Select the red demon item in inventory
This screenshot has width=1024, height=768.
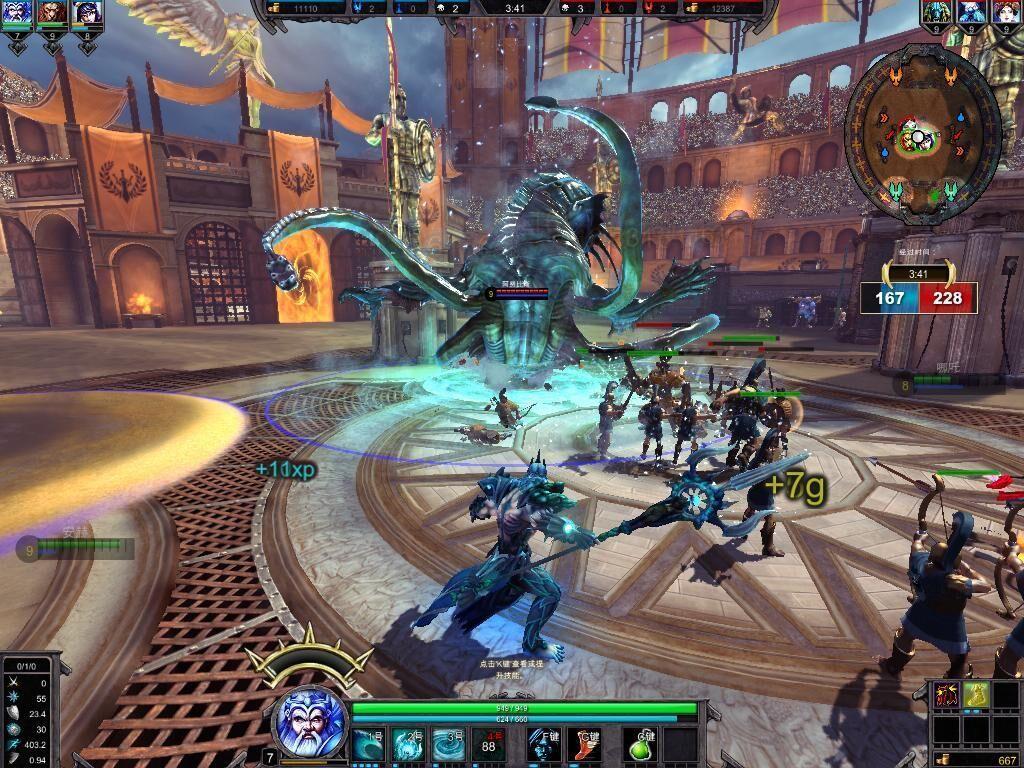(x=948, y=696)
